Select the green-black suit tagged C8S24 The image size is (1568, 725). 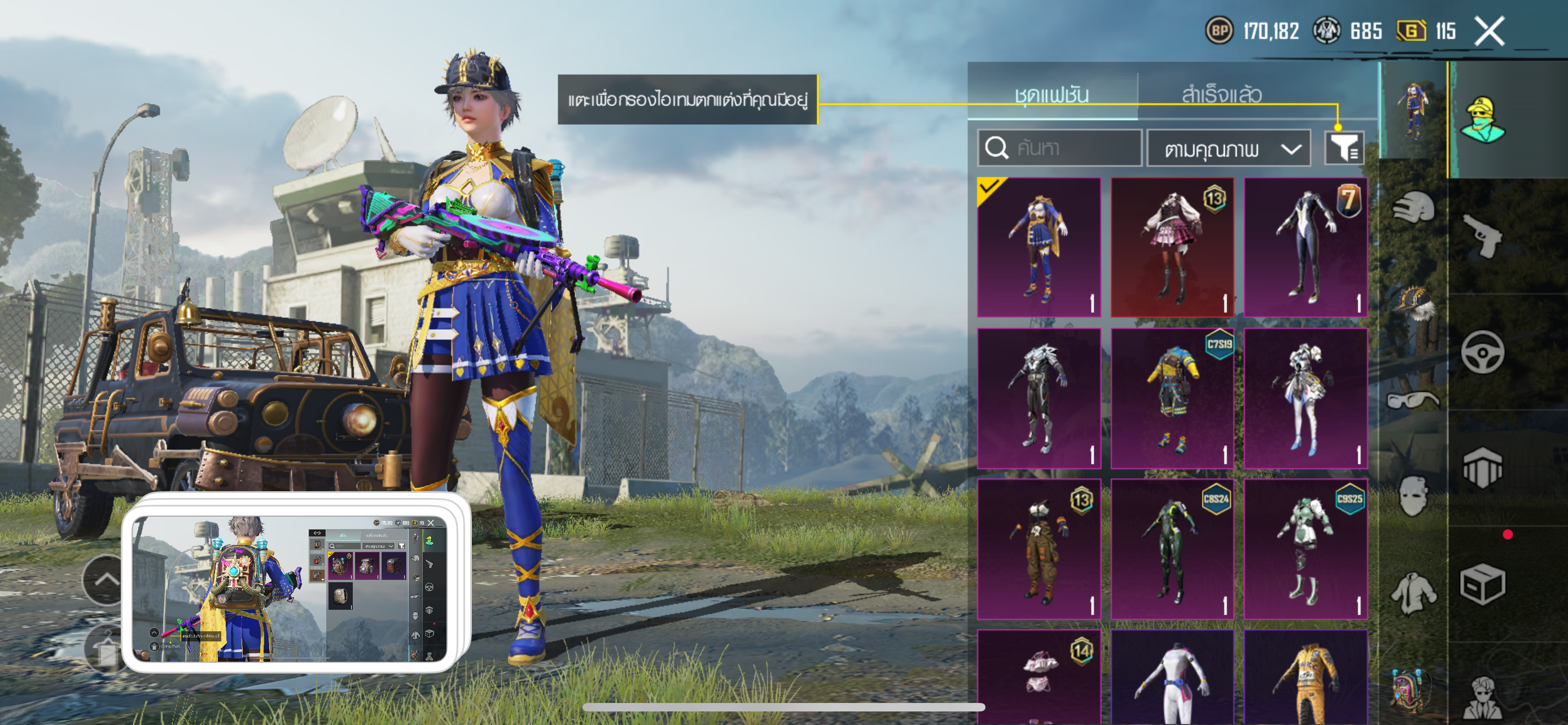1172,549
